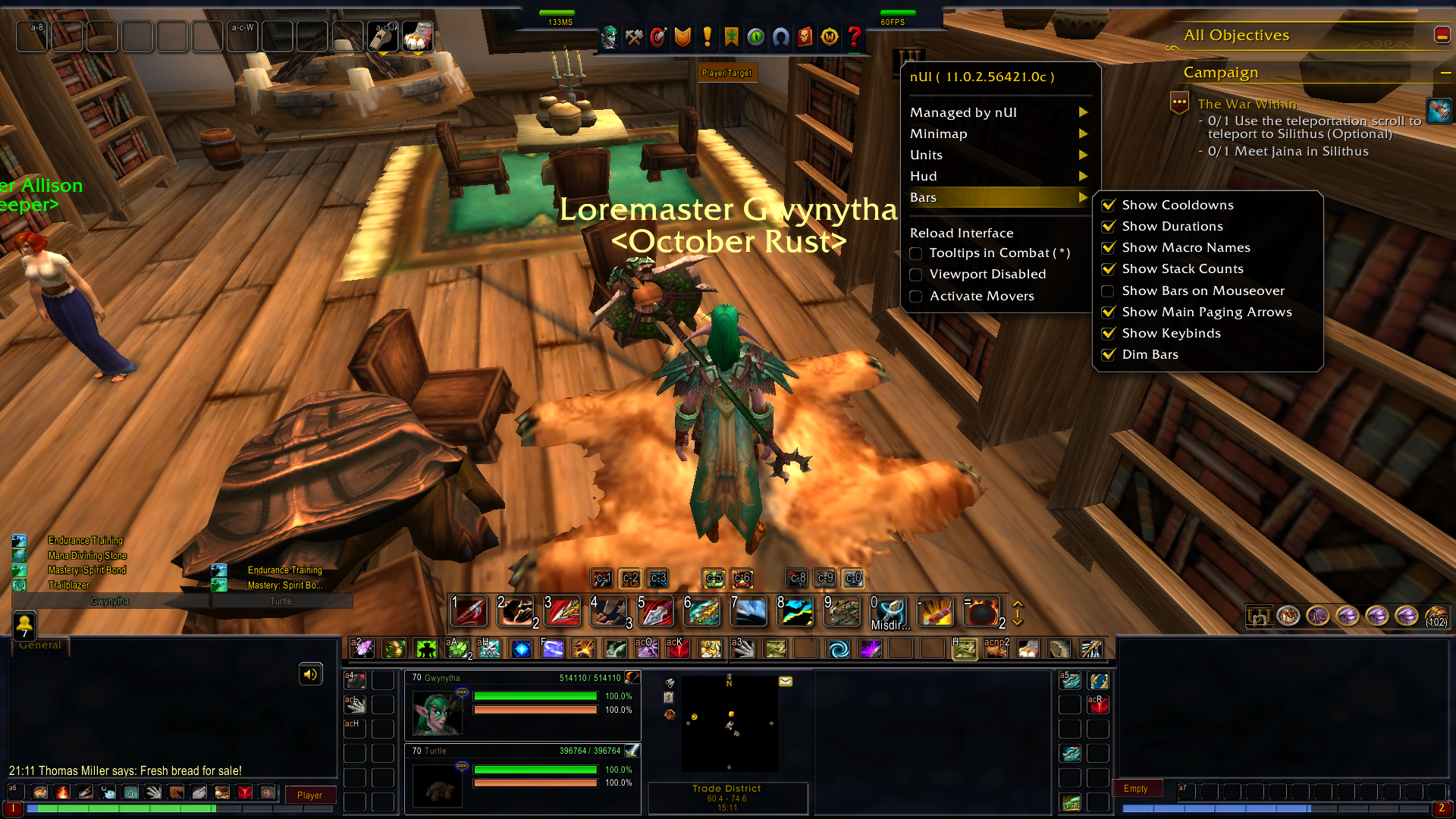1456x819 pixels.
Task: Enable Show Bars on Mouseover
Action: click(x=1108, y=290)
